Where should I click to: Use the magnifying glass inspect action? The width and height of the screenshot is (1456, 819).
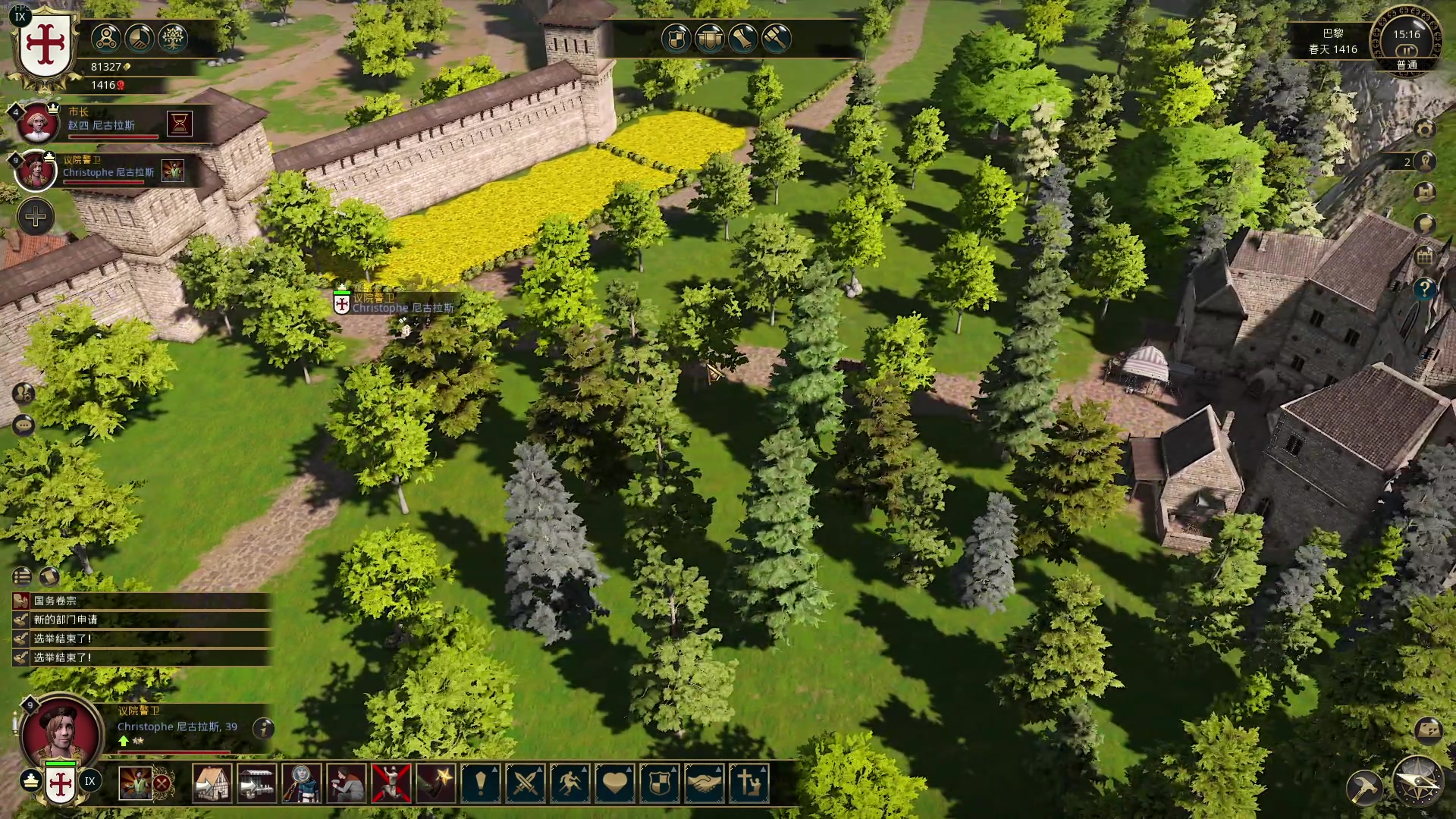click(x=302, y=783)
